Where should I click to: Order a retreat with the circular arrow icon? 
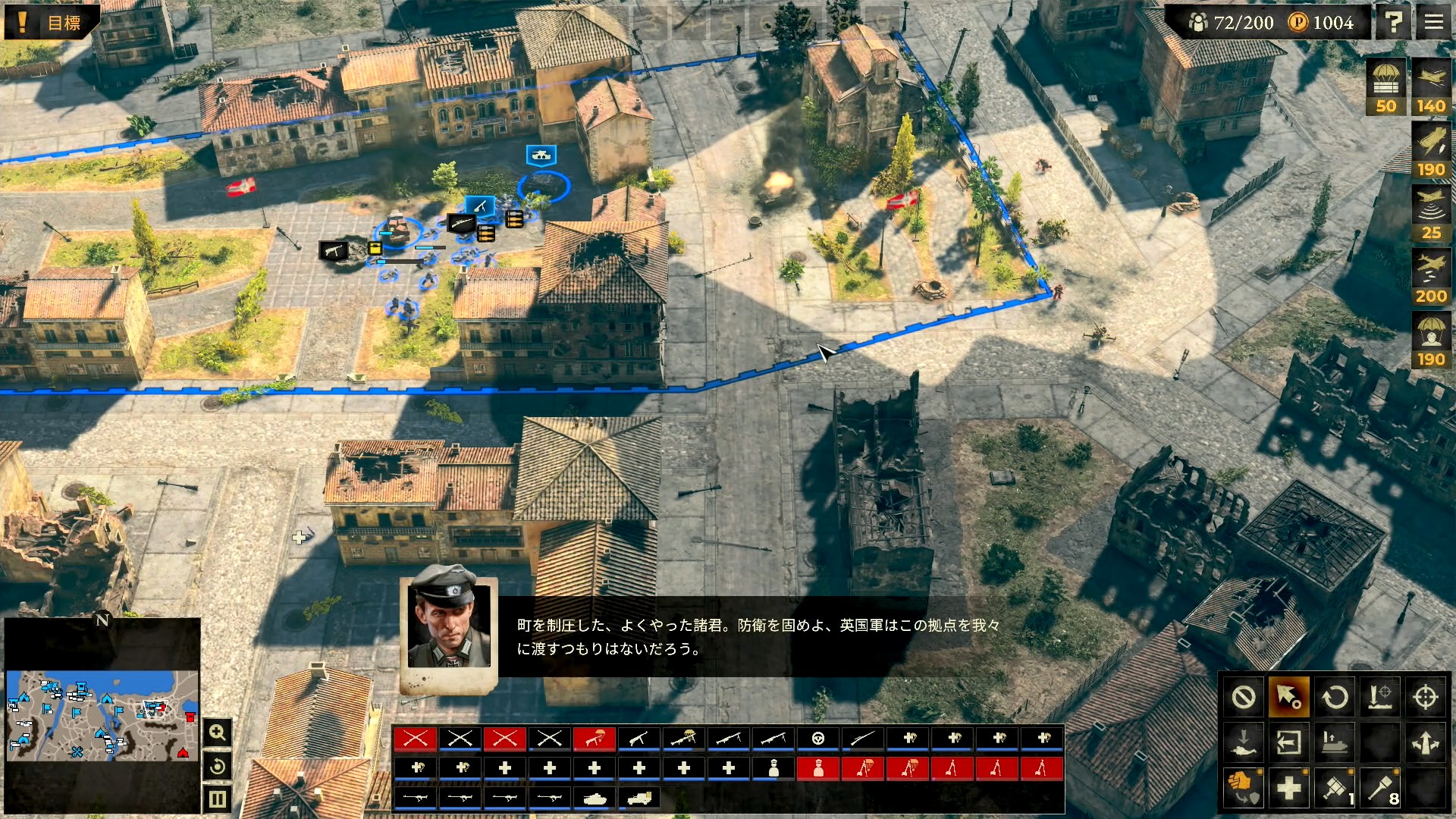tap(1335, 696)
